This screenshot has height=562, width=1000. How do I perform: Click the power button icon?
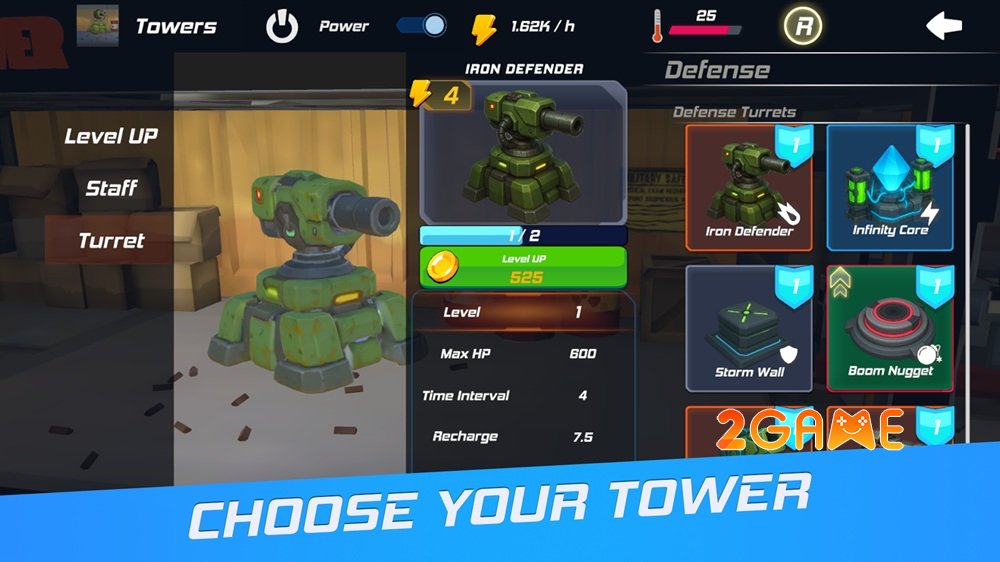click(x=282, y=26)
